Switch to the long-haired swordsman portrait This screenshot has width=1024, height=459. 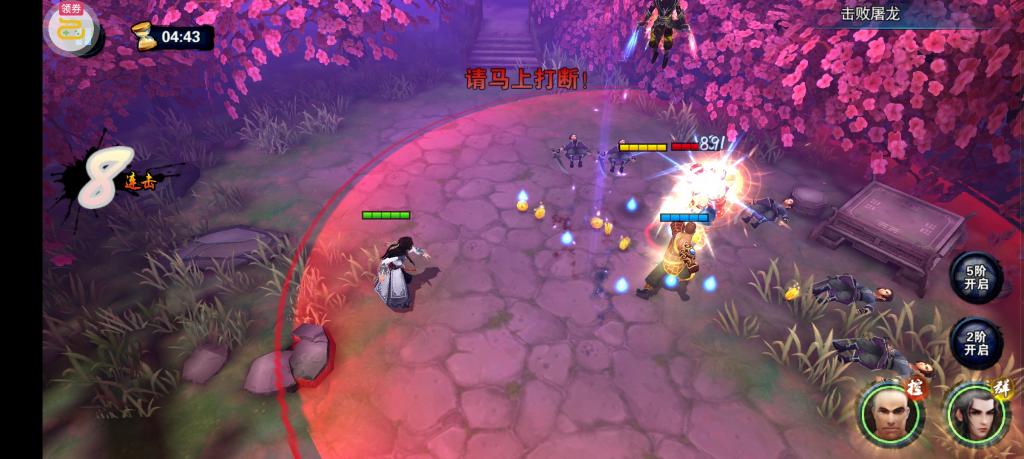[x=974, y=412]
